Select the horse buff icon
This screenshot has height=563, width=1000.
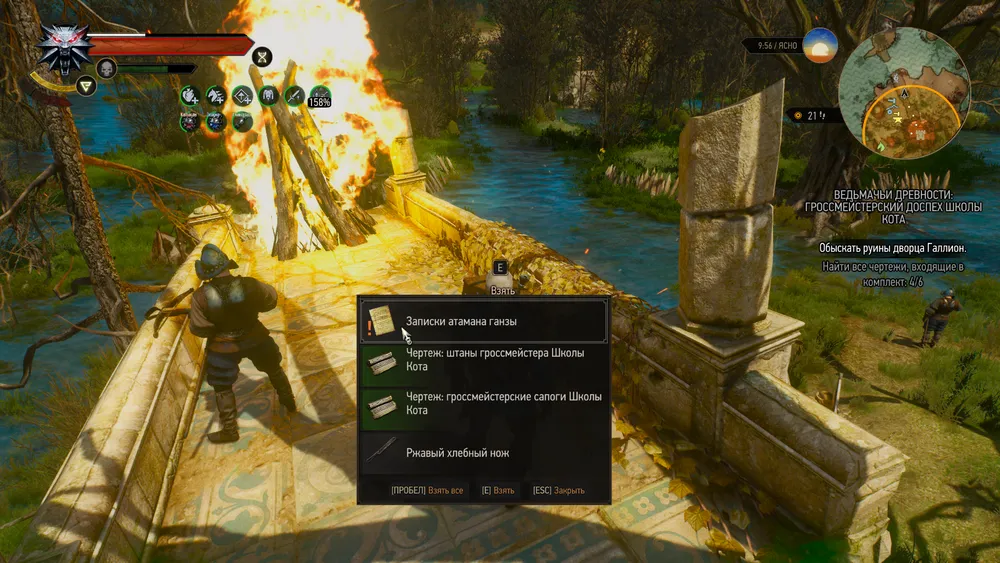click(215, 96)
